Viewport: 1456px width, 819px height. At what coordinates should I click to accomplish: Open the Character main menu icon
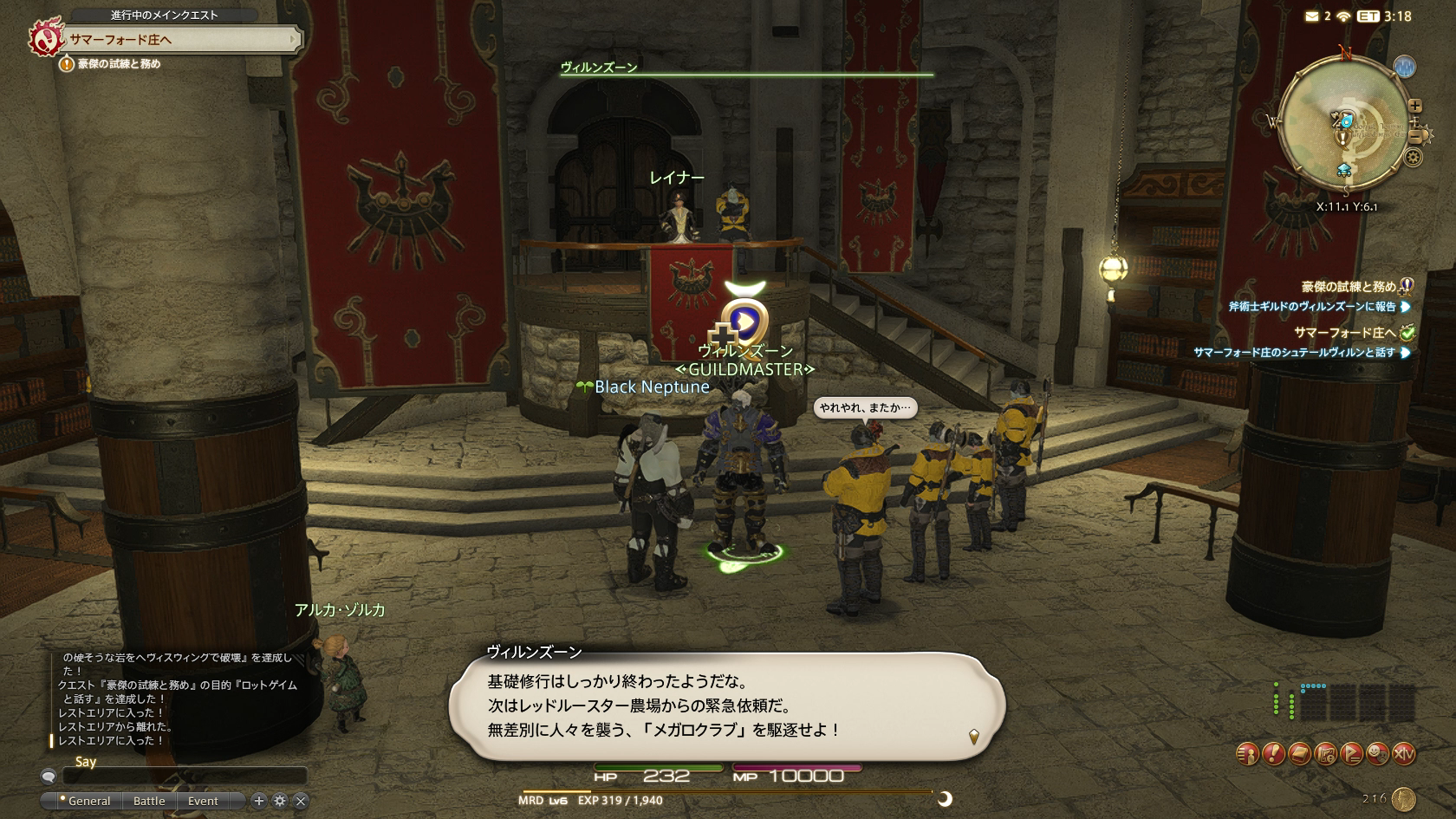pyautogui.click(x=1247, y=754)
